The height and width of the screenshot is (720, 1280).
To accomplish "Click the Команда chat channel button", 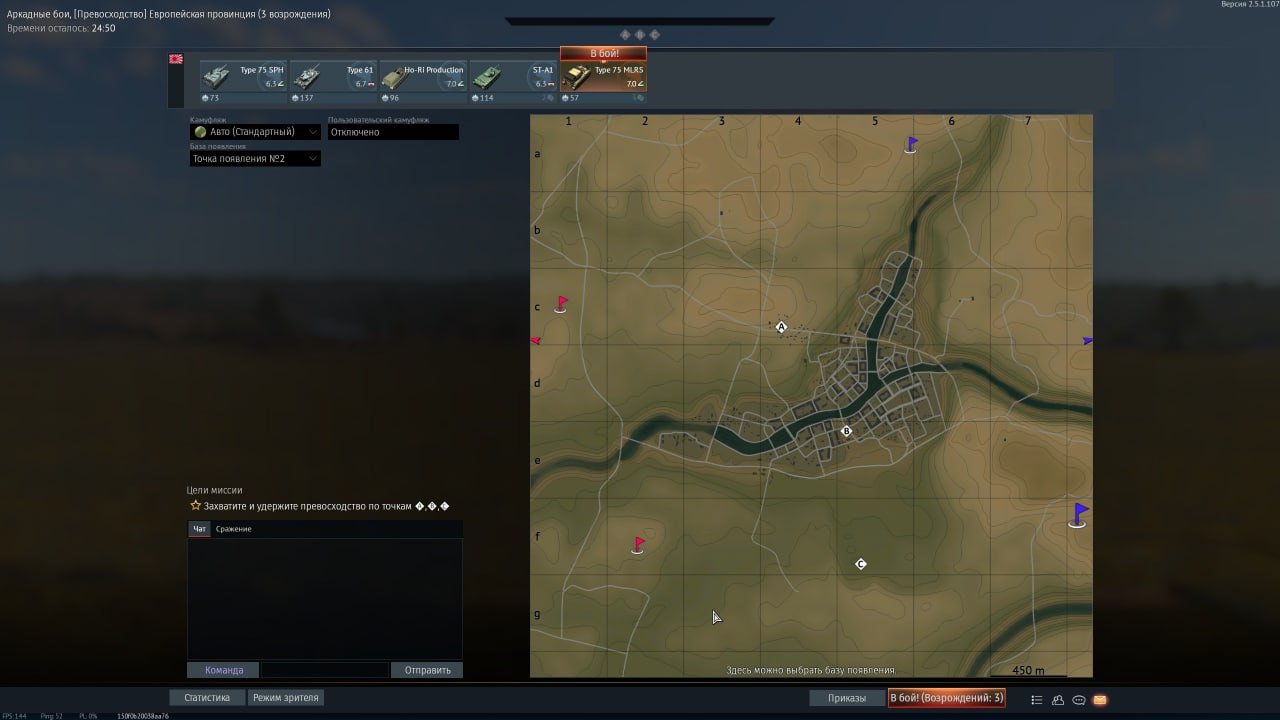I will coord(223,670).
